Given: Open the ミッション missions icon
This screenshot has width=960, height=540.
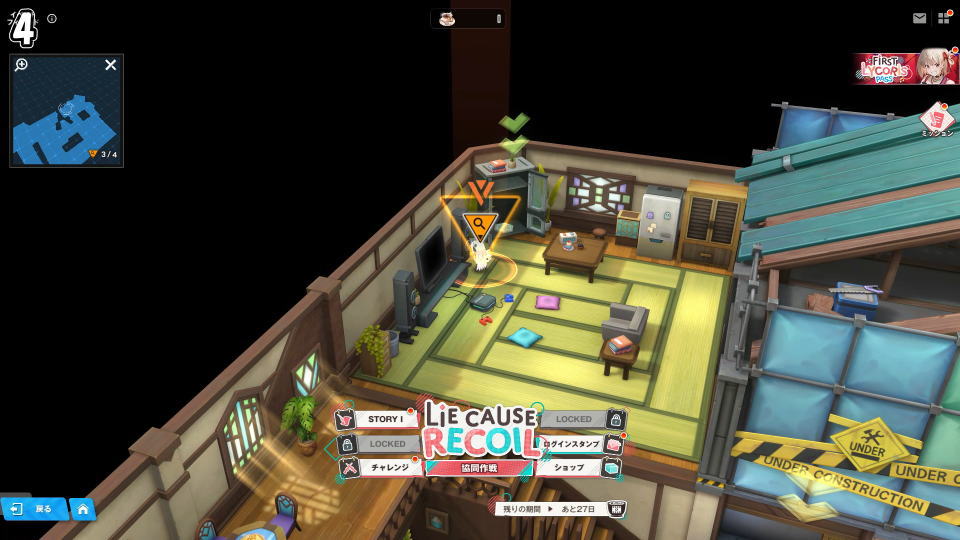Looking at the screenshot, I should tap(936, 120).
